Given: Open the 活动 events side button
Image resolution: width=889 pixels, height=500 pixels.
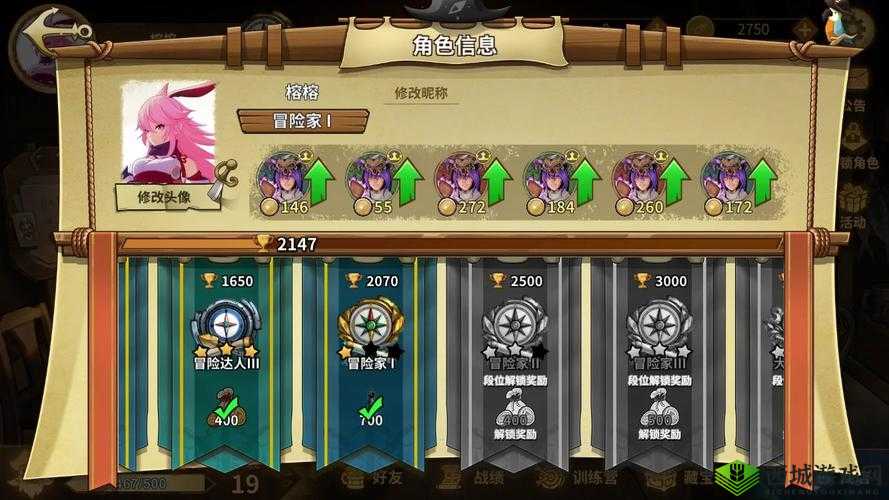Looking at the screenshot, I should [x=852, y=205].
